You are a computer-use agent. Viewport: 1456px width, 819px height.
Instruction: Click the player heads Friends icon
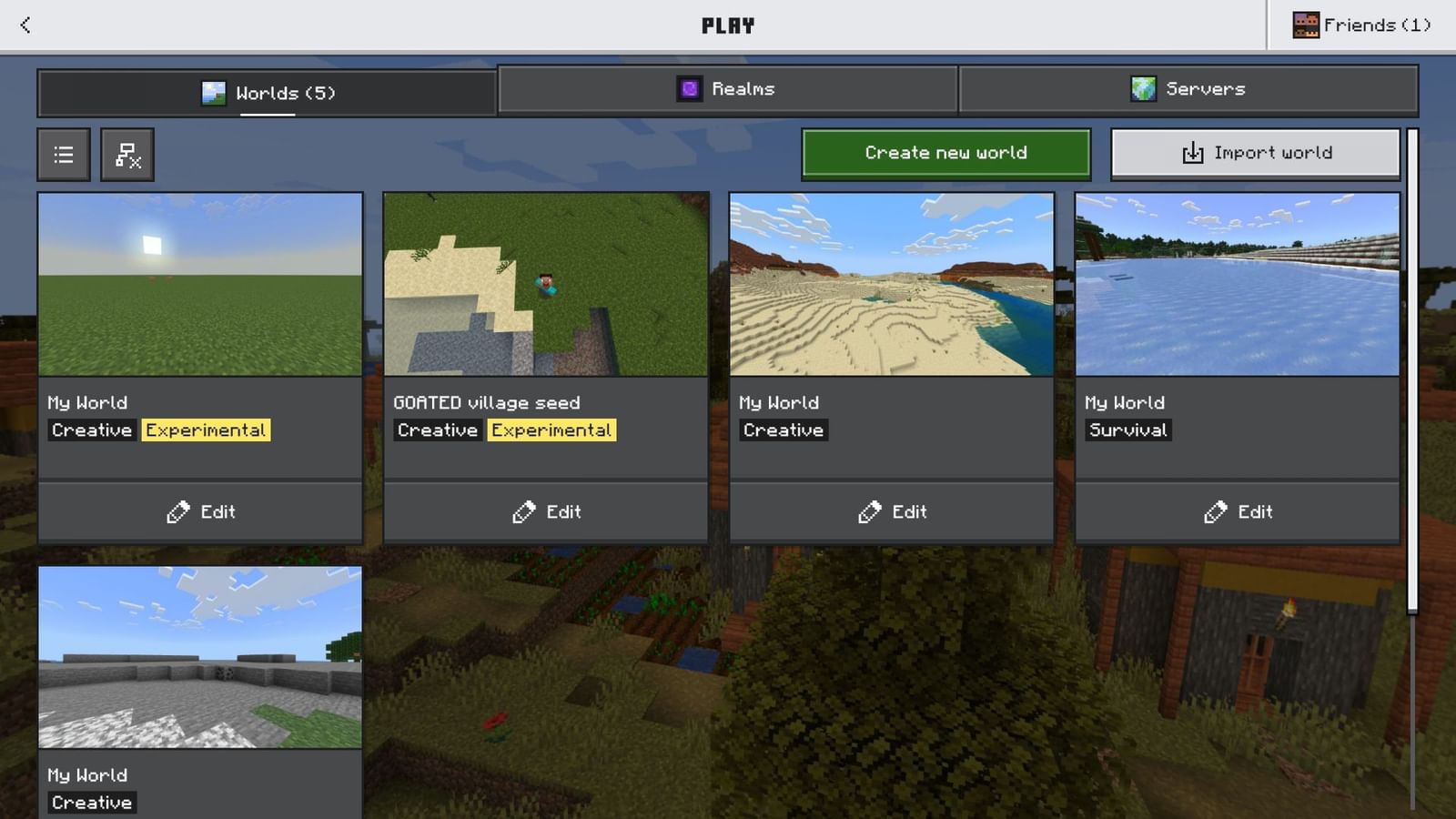coord(1308,25)
